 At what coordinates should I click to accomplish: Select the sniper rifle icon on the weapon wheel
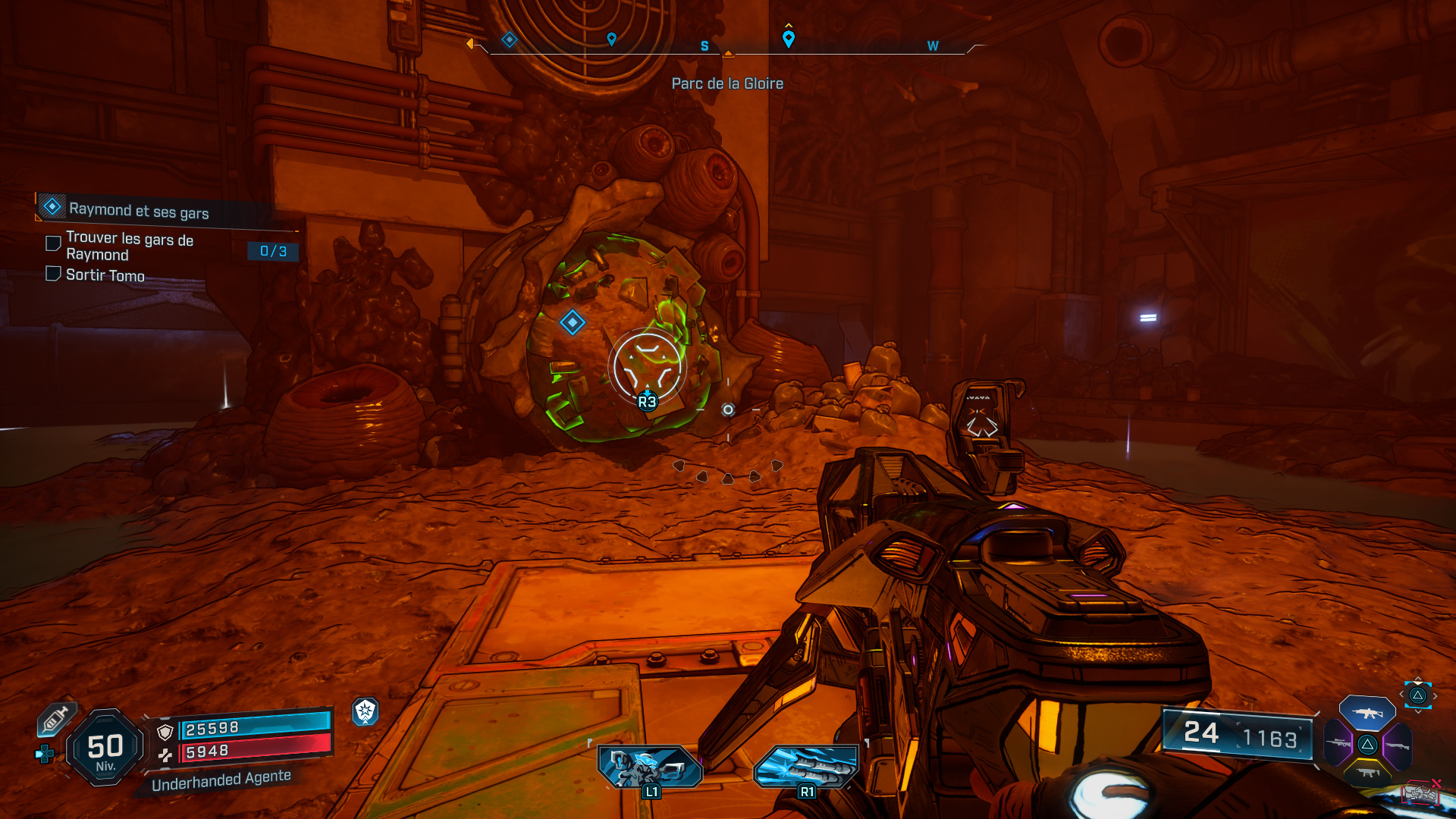pyautogui.click(x=1338, y=743)
